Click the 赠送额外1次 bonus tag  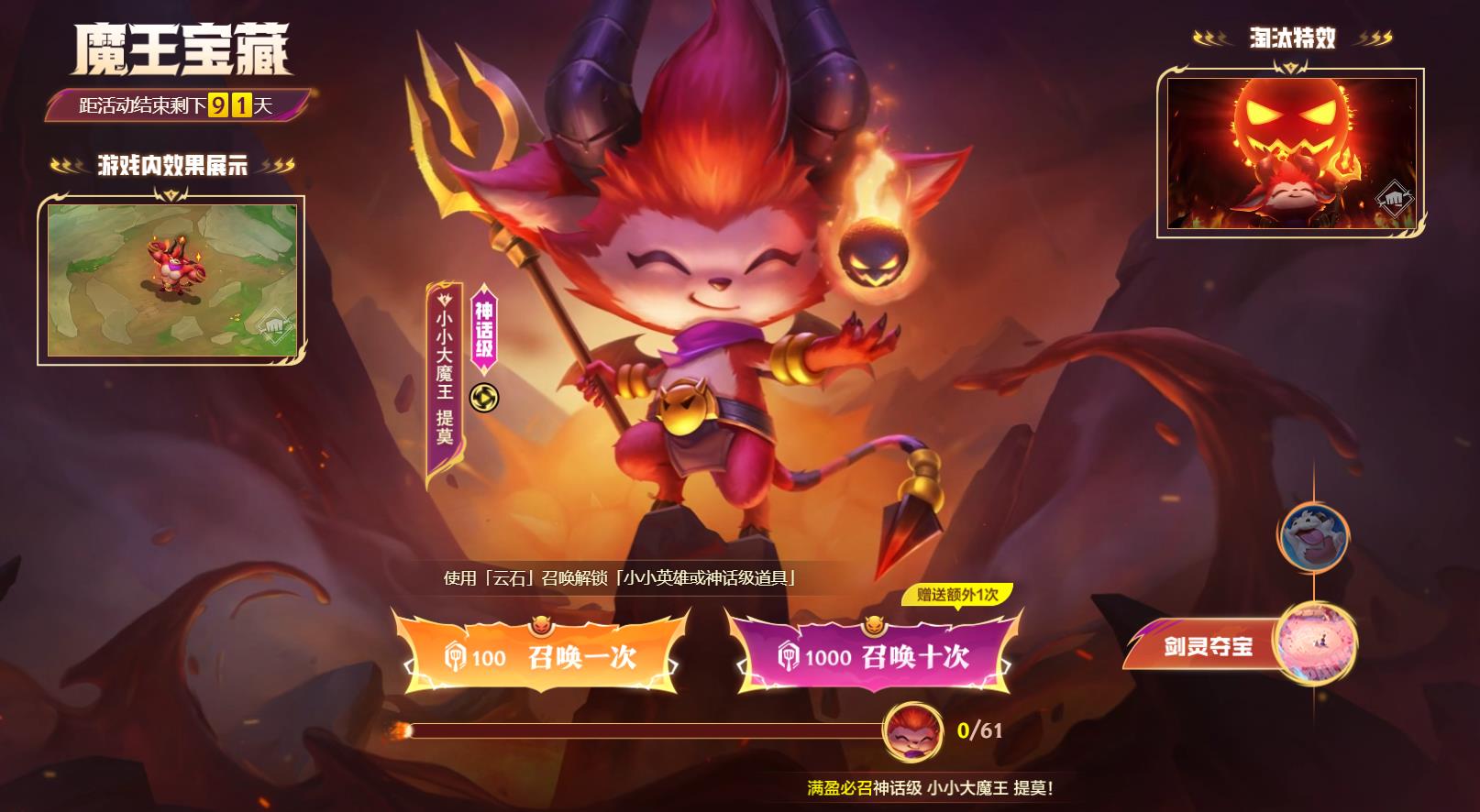[956, 596]
